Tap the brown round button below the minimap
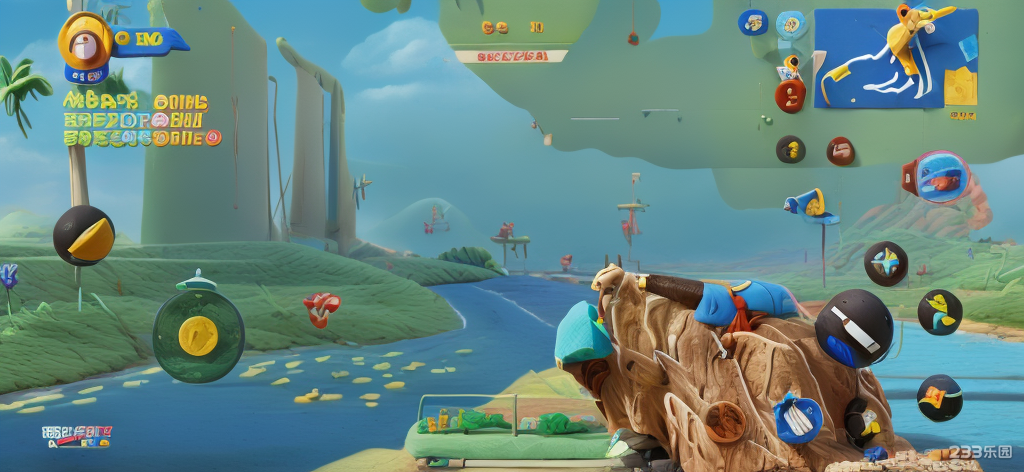This screenshot has height=472, width=1024. (841, 151)
